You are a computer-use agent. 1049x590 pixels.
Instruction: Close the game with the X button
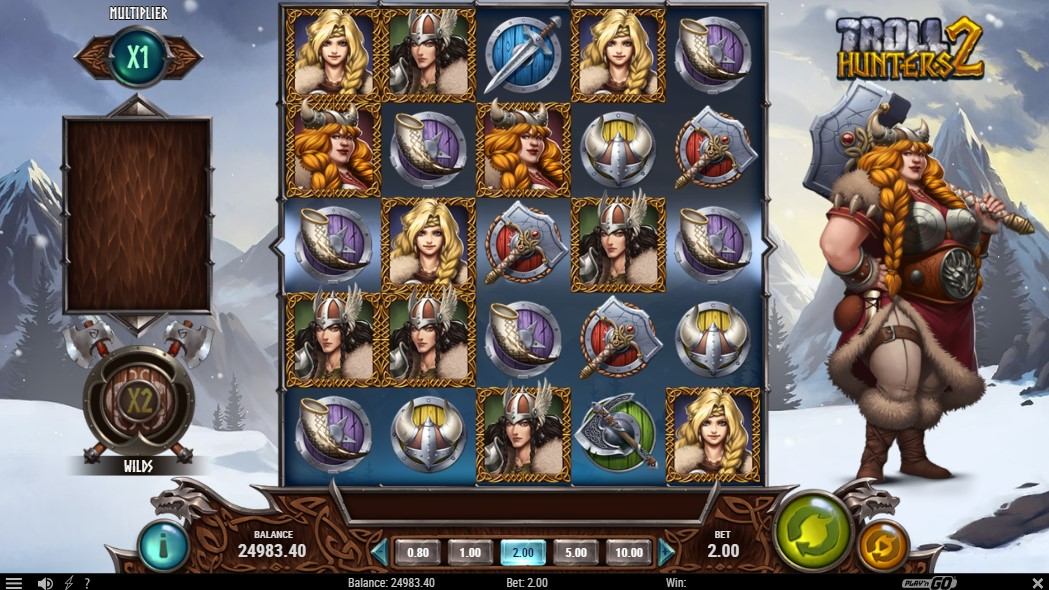coord(1037,583)
